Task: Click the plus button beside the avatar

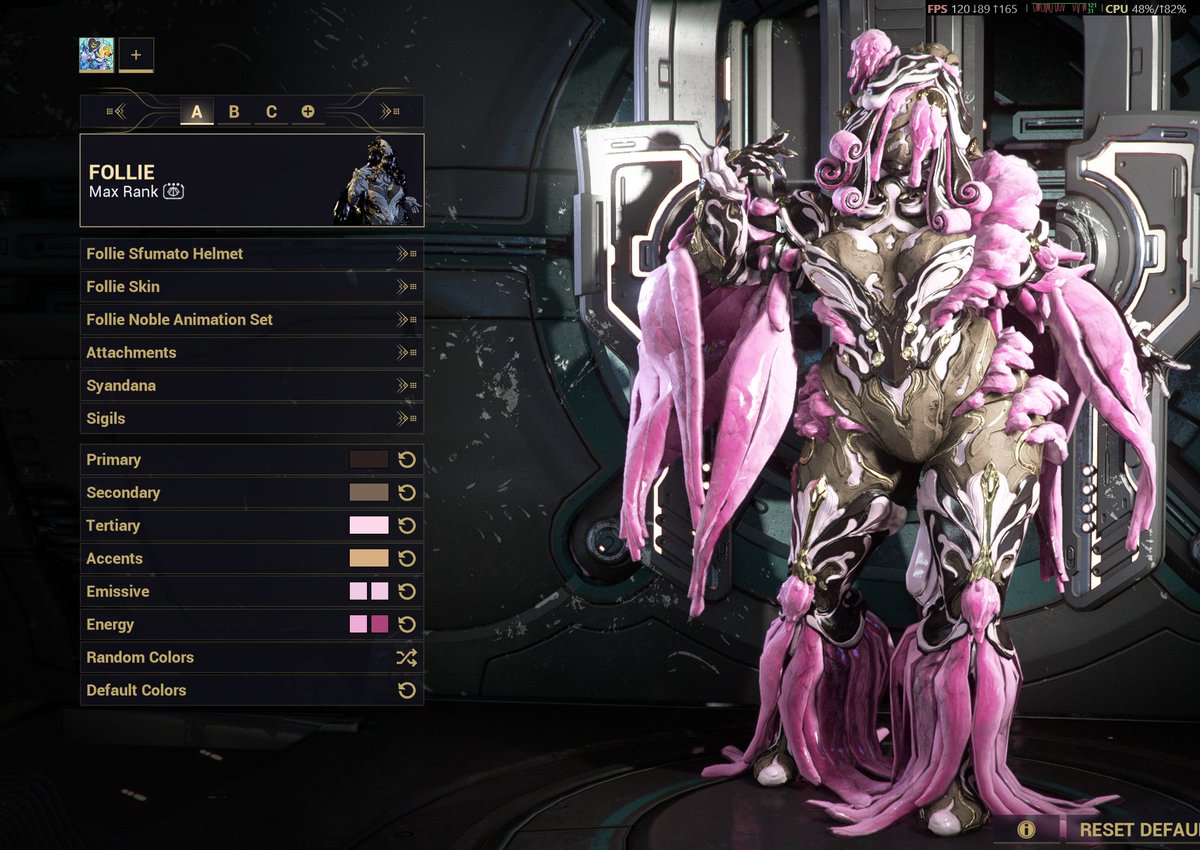Action: pos(136,55)
